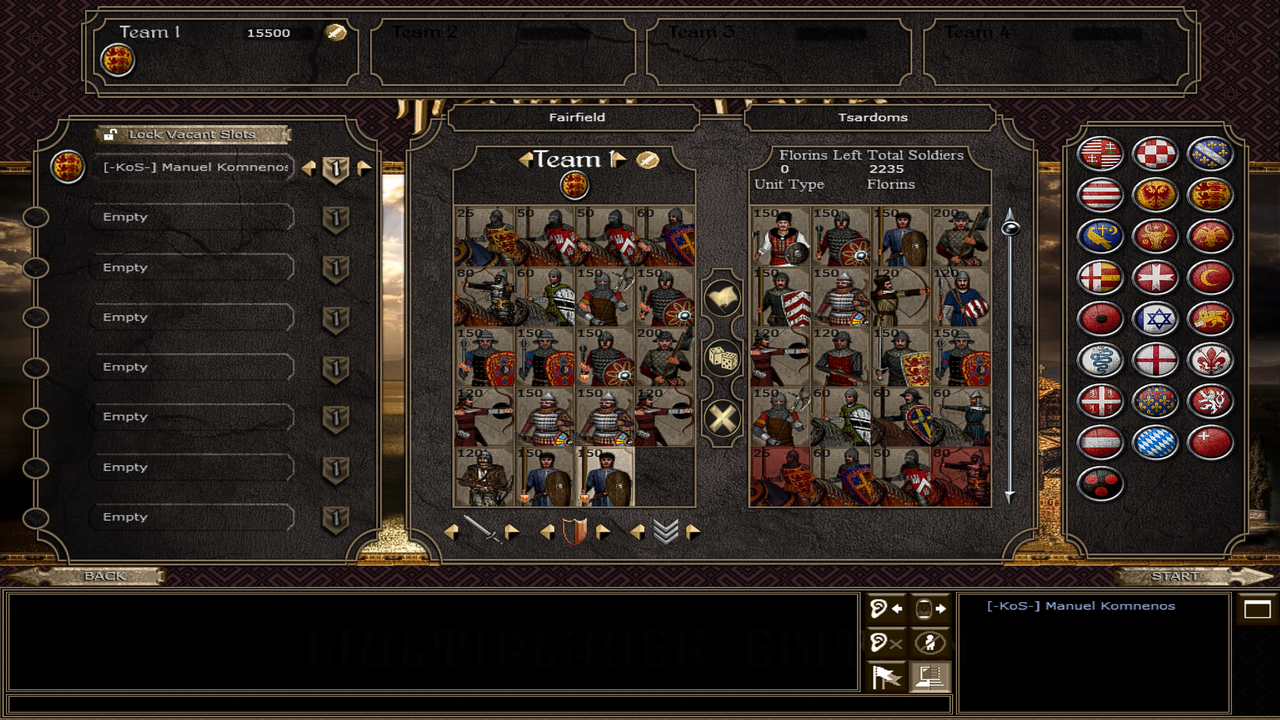
Task: Clear the army with the X button
Action: tap(722, 418)
